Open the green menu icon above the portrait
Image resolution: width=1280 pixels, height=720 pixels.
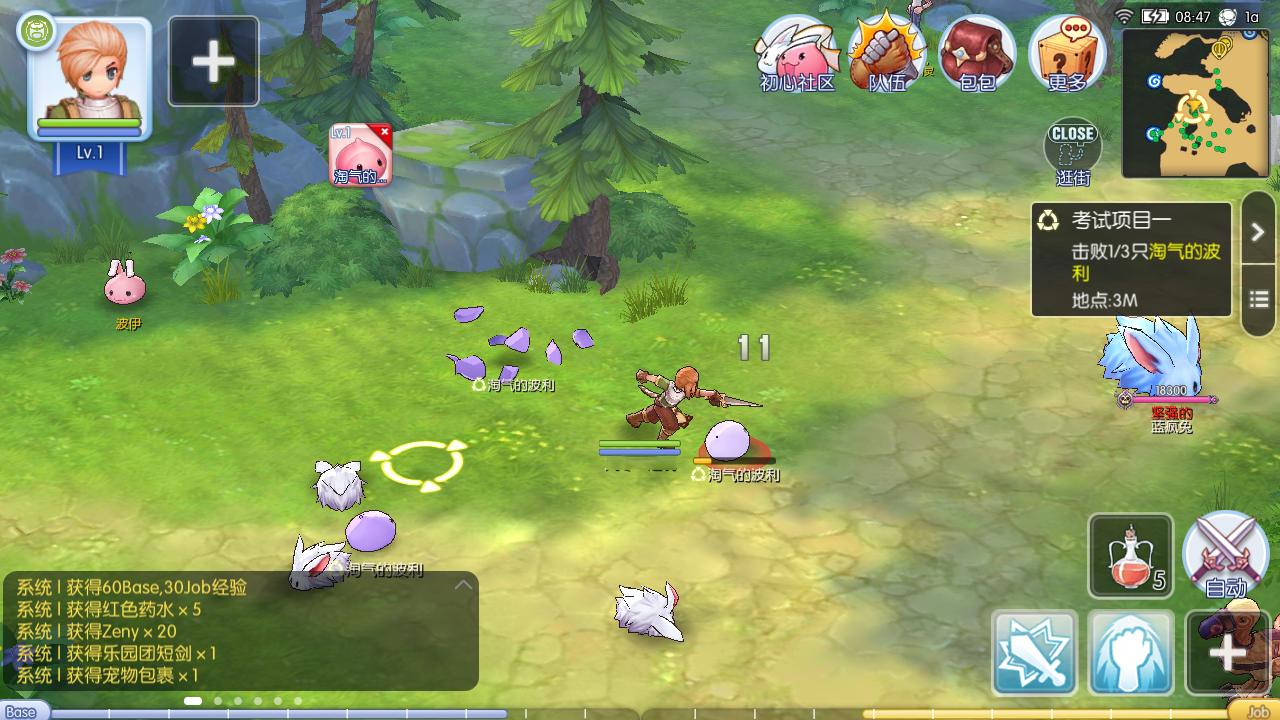click(x=36, y=31)
